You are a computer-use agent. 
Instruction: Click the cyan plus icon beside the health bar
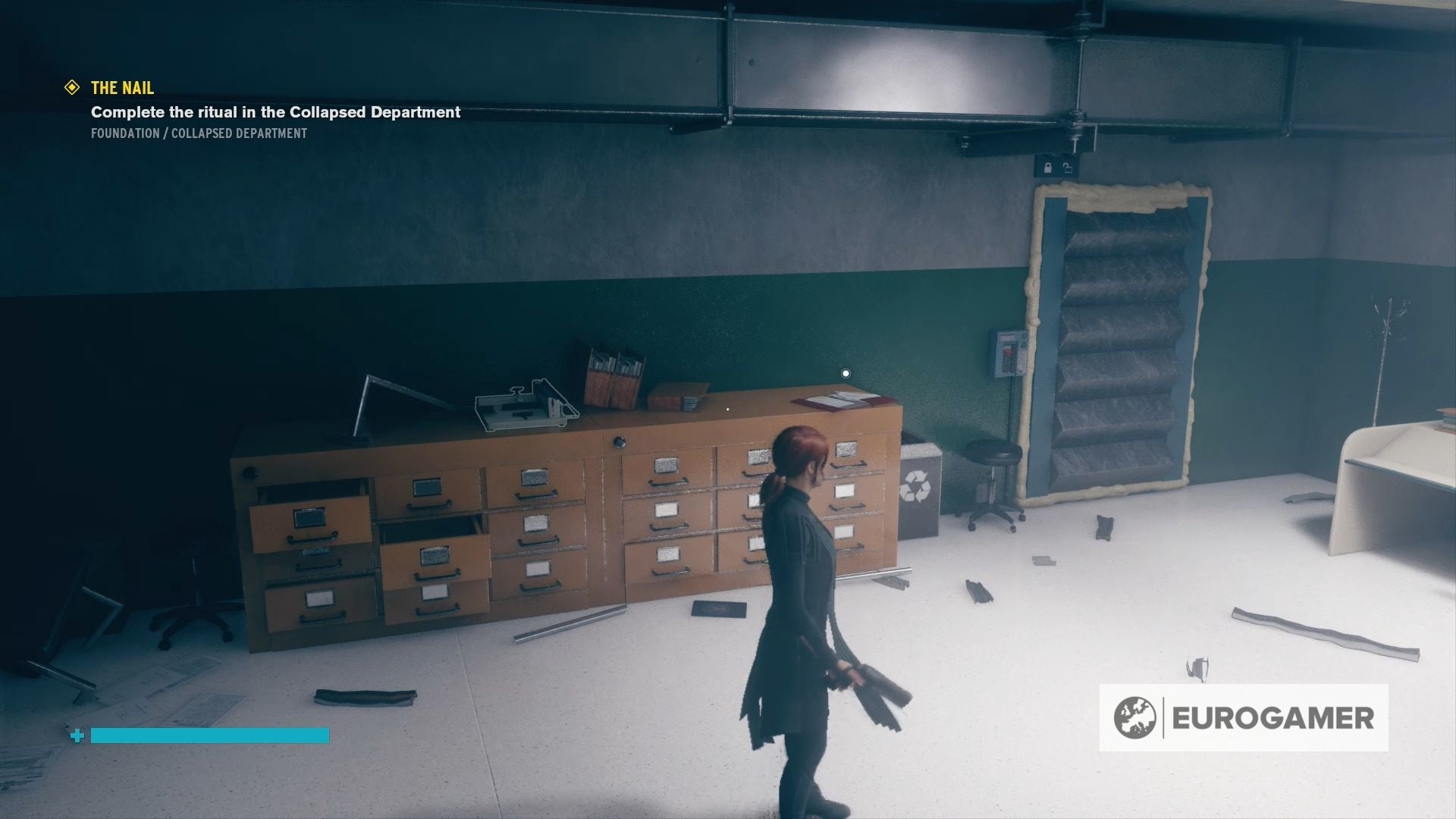pyautogui.click(x=77, y=735)
